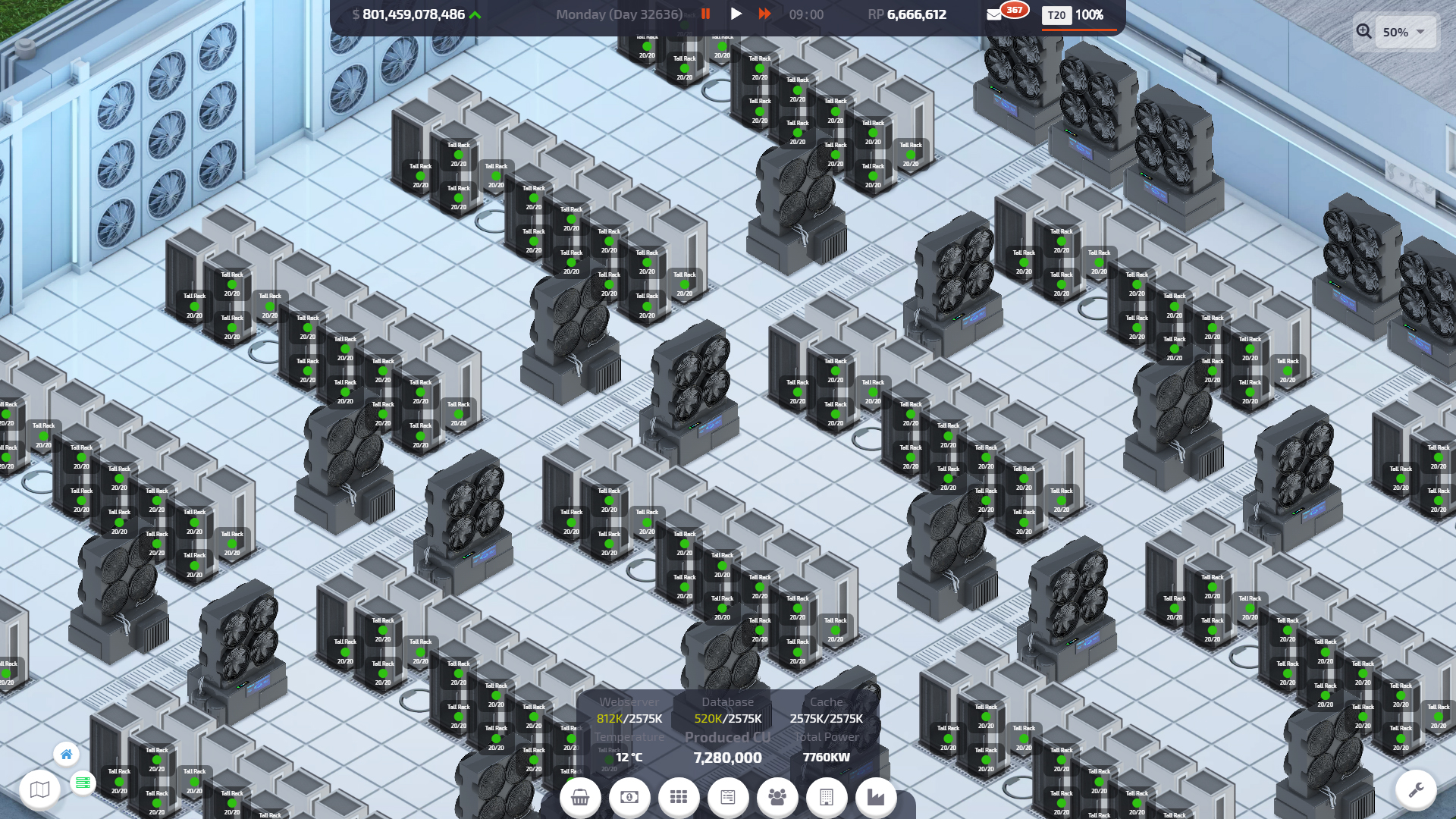
Task: Pause the game simulation
Action: click(x=705, y=14)
